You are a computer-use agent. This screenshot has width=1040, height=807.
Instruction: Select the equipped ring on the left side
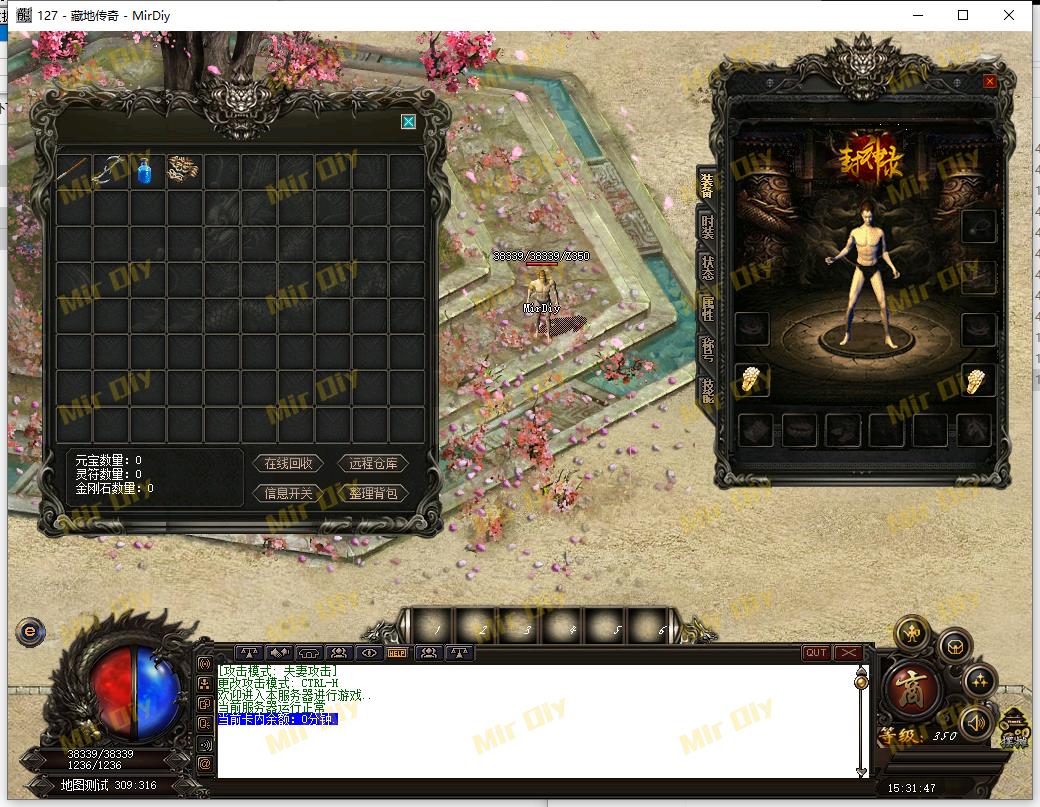(x=752, y=380)
